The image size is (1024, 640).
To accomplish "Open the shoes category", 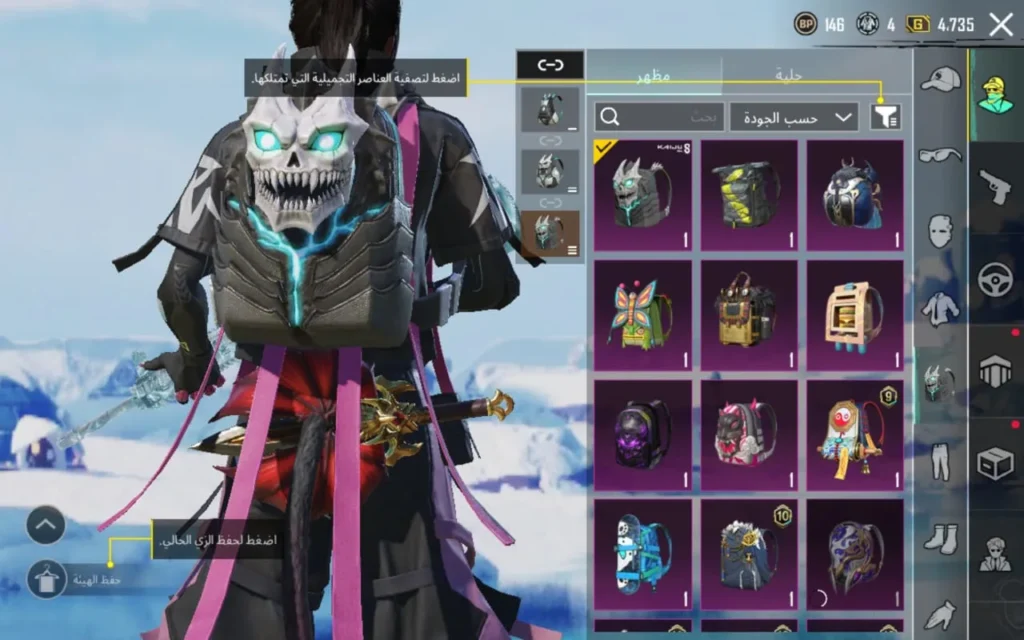I will (x=940, y=539).
